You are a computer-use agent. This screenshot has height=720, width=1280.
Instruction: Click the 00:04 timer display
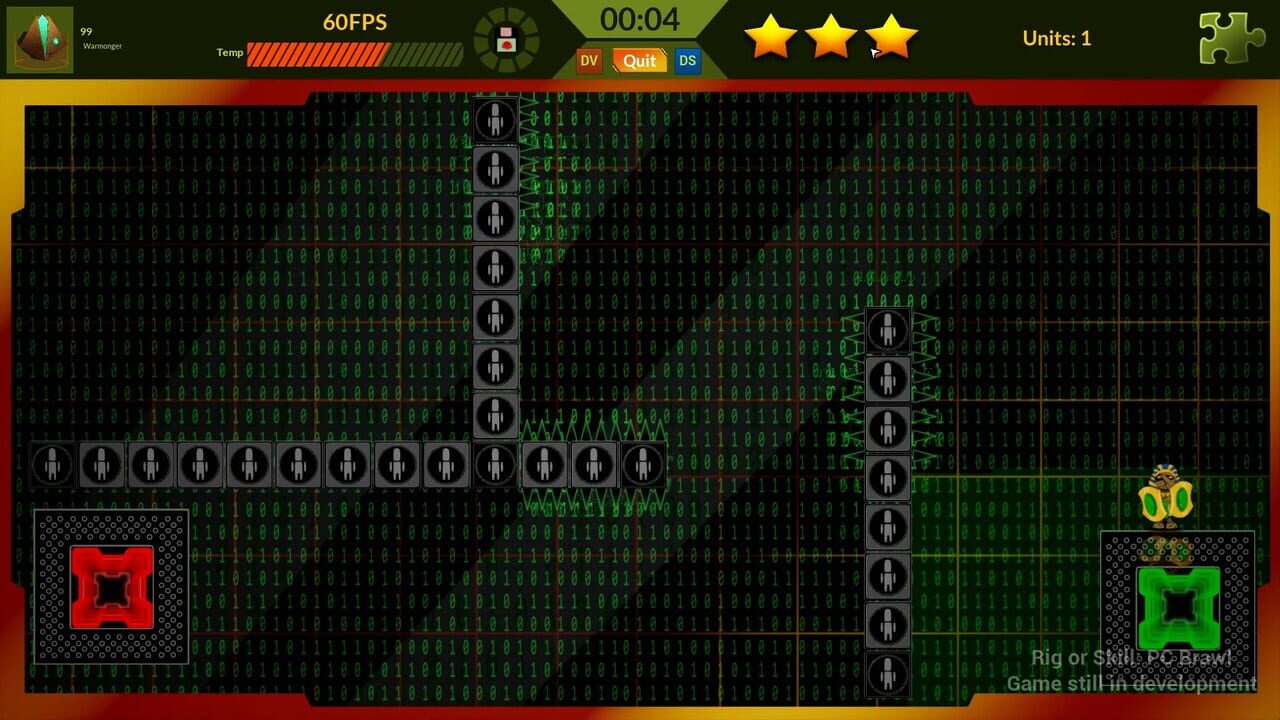pos(642,20)
